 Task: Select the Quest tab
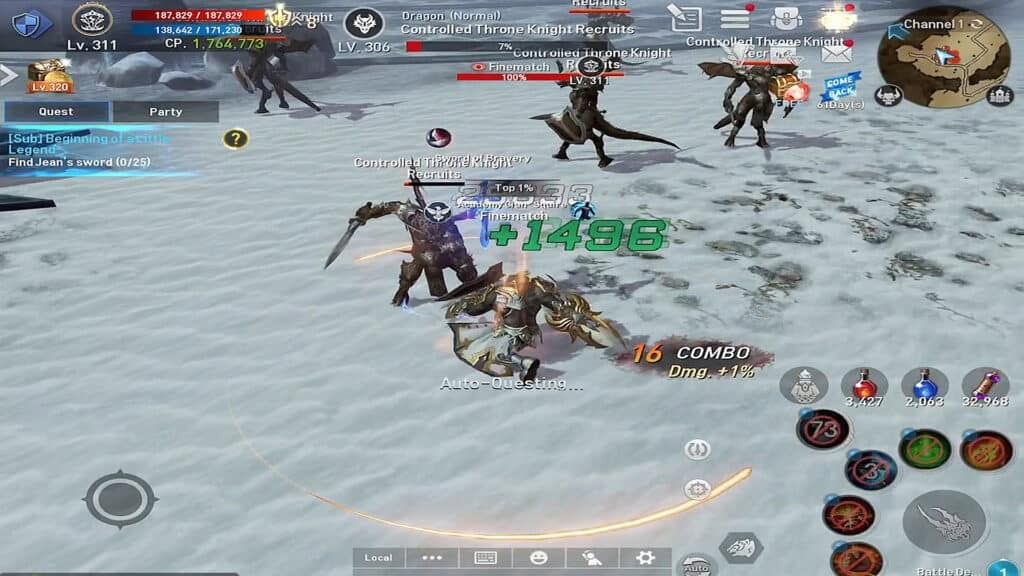tap(56, 112)
